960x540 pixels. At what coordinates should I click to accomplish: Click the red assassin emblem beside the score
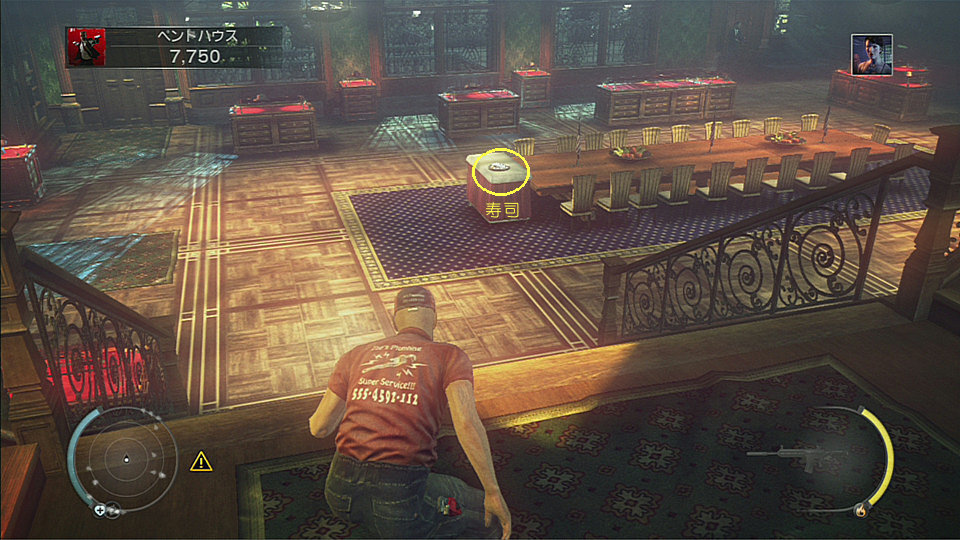coord(85,46)
